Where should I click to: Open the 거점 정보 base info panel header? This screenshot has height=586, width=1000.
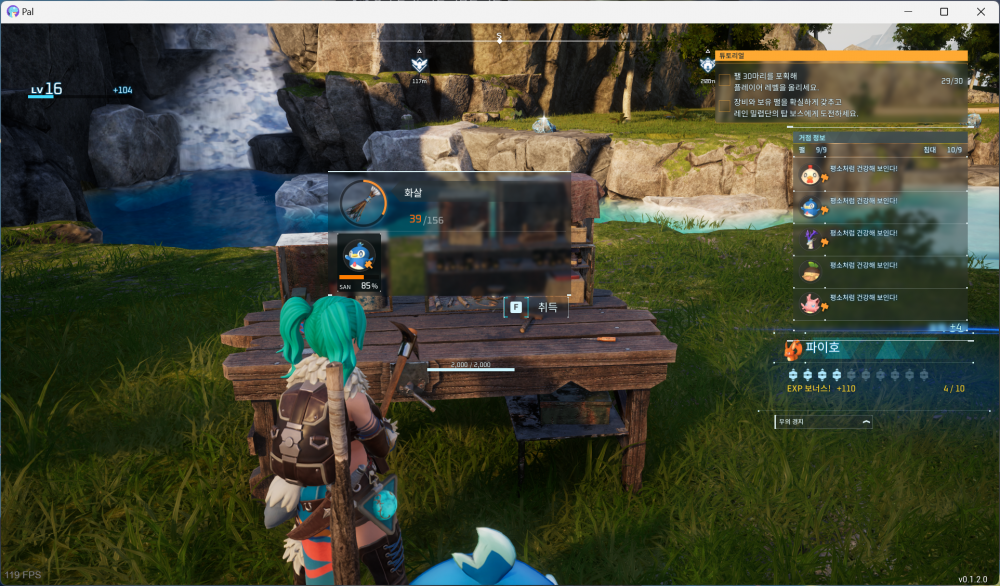pos(880,138)
